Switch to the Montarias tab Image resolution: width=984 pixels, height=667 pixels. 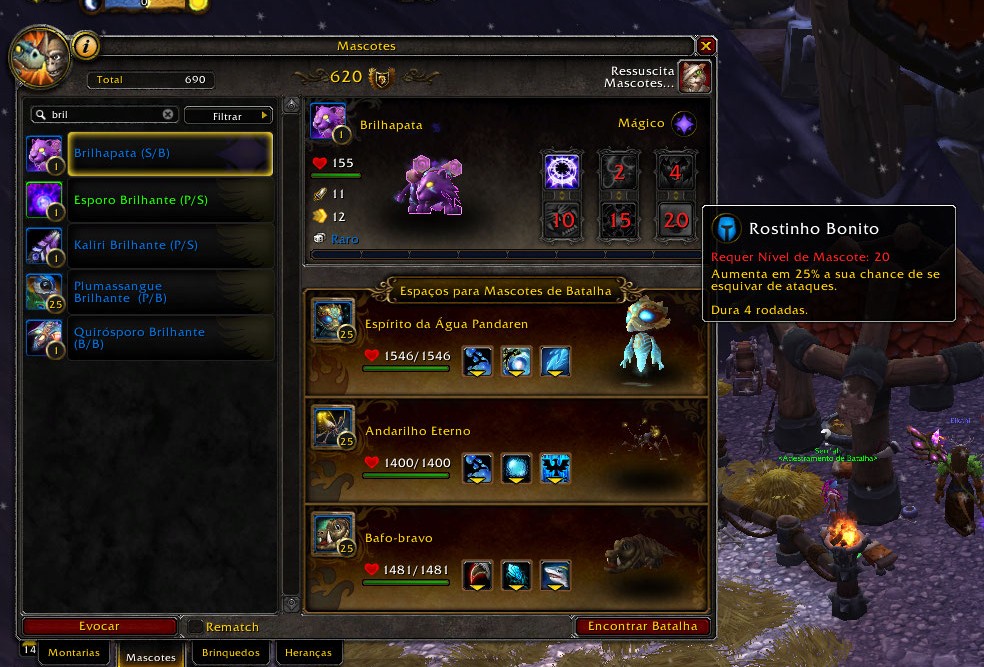74,653
